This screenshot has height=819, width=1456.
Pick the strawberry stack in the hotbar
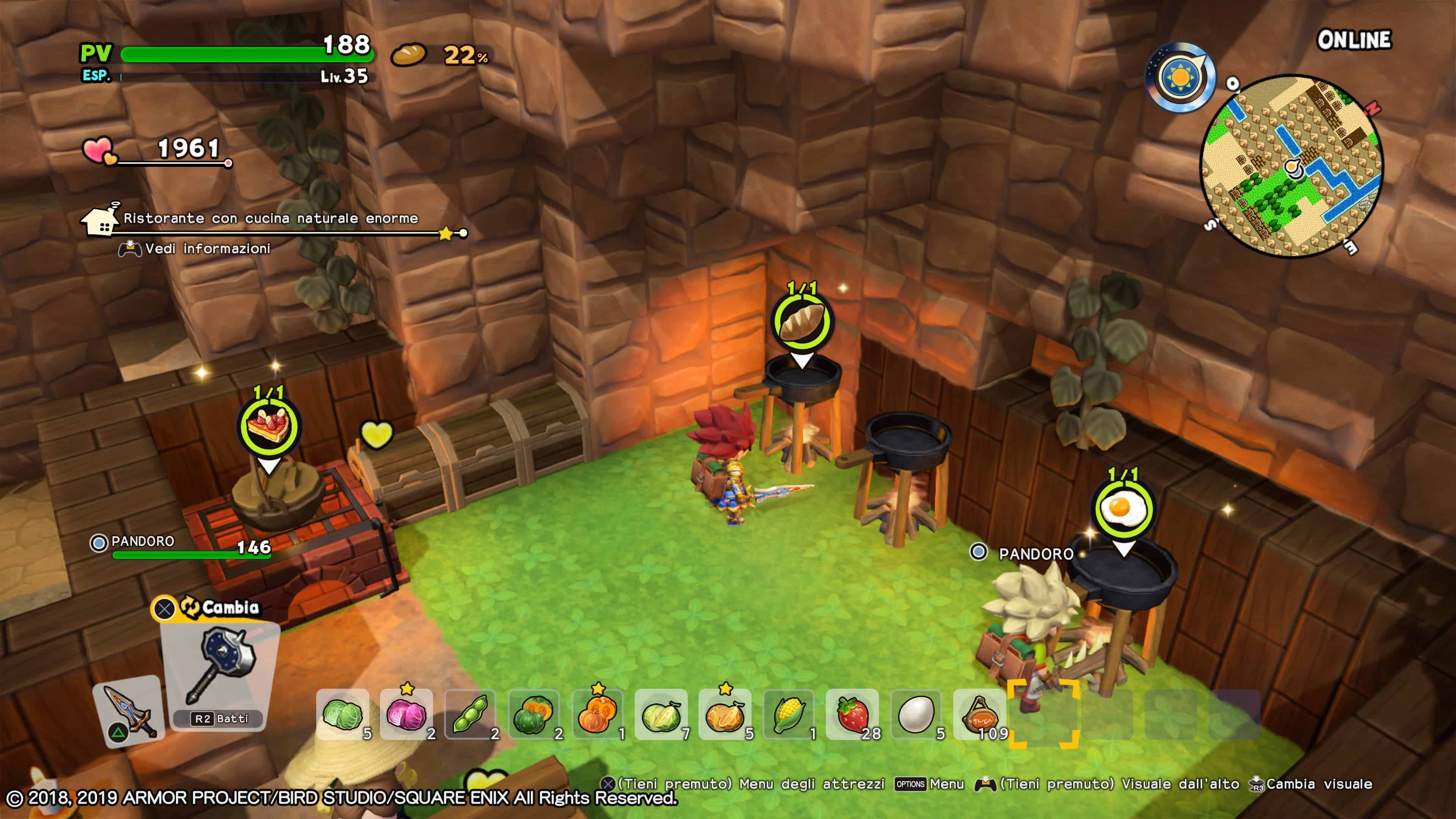[852, 714]
